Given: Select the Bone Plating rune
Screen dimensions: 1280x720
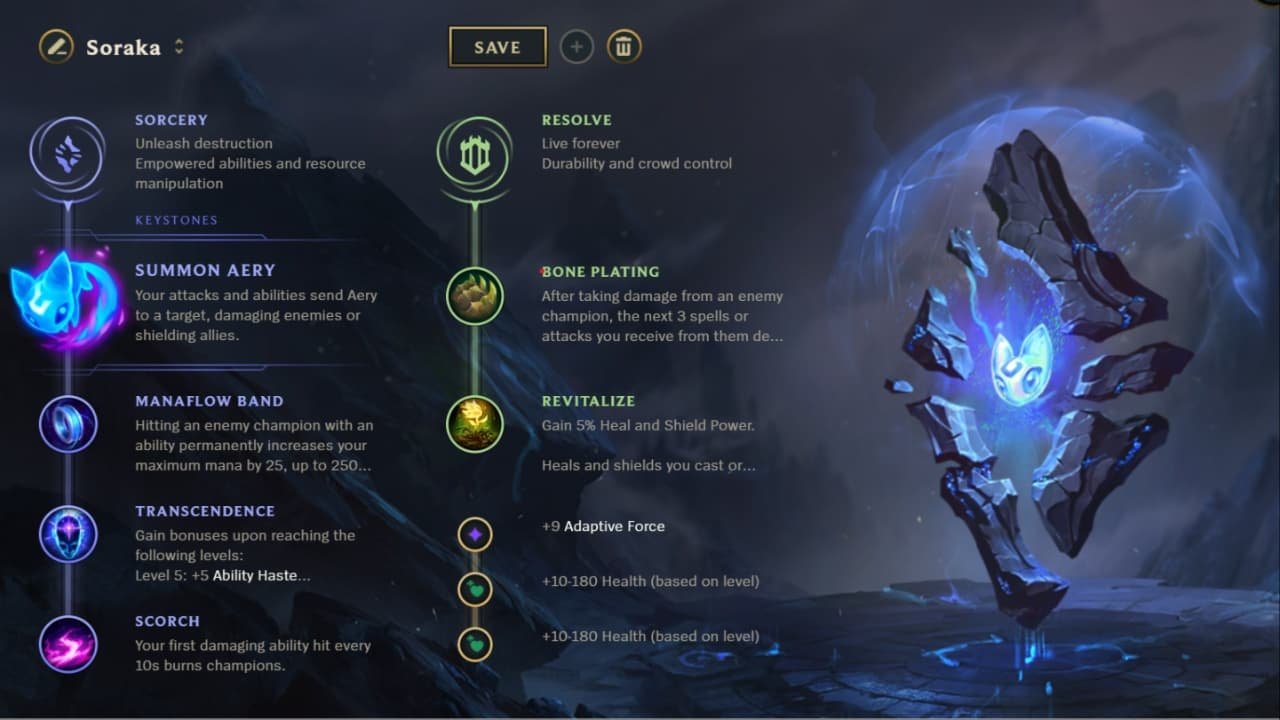Looking at the screenshot, I should coord(474,297).
